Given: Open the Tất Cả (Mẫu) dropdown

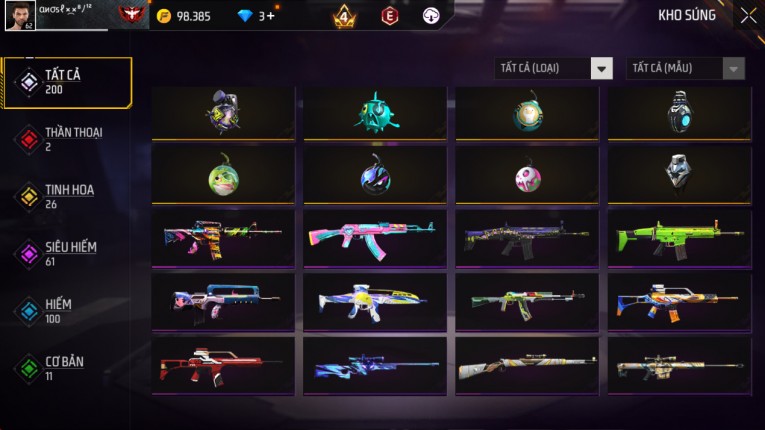Looking at the screenshot, I should point(685,68).
